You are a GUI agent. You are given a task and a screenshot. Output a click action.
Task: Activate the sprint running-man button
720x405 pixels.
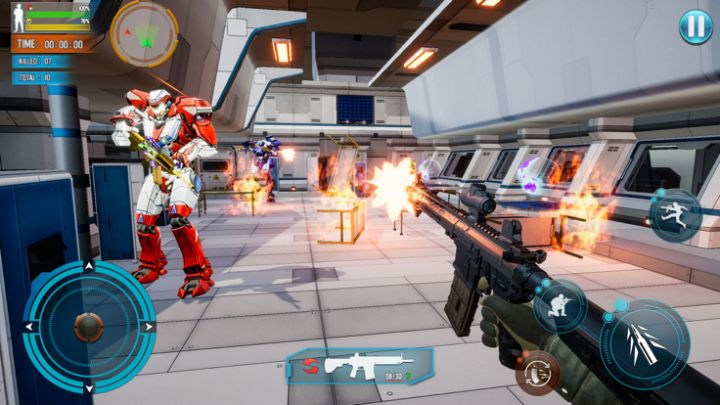pyautogui.click(x=675, y=214)
